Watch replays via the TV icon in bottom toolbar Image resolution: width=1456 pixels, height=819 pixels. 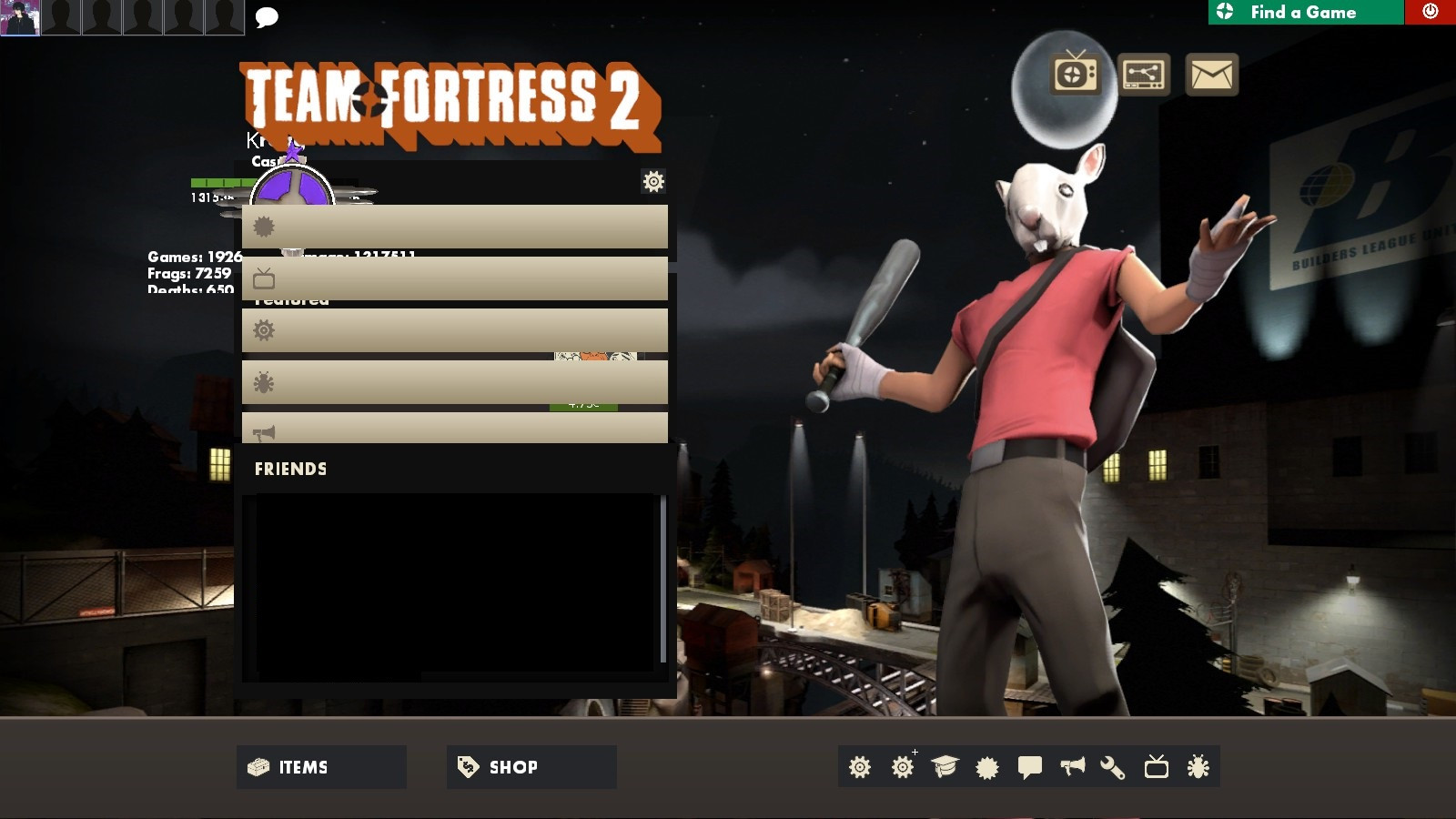click(1158, 767)
